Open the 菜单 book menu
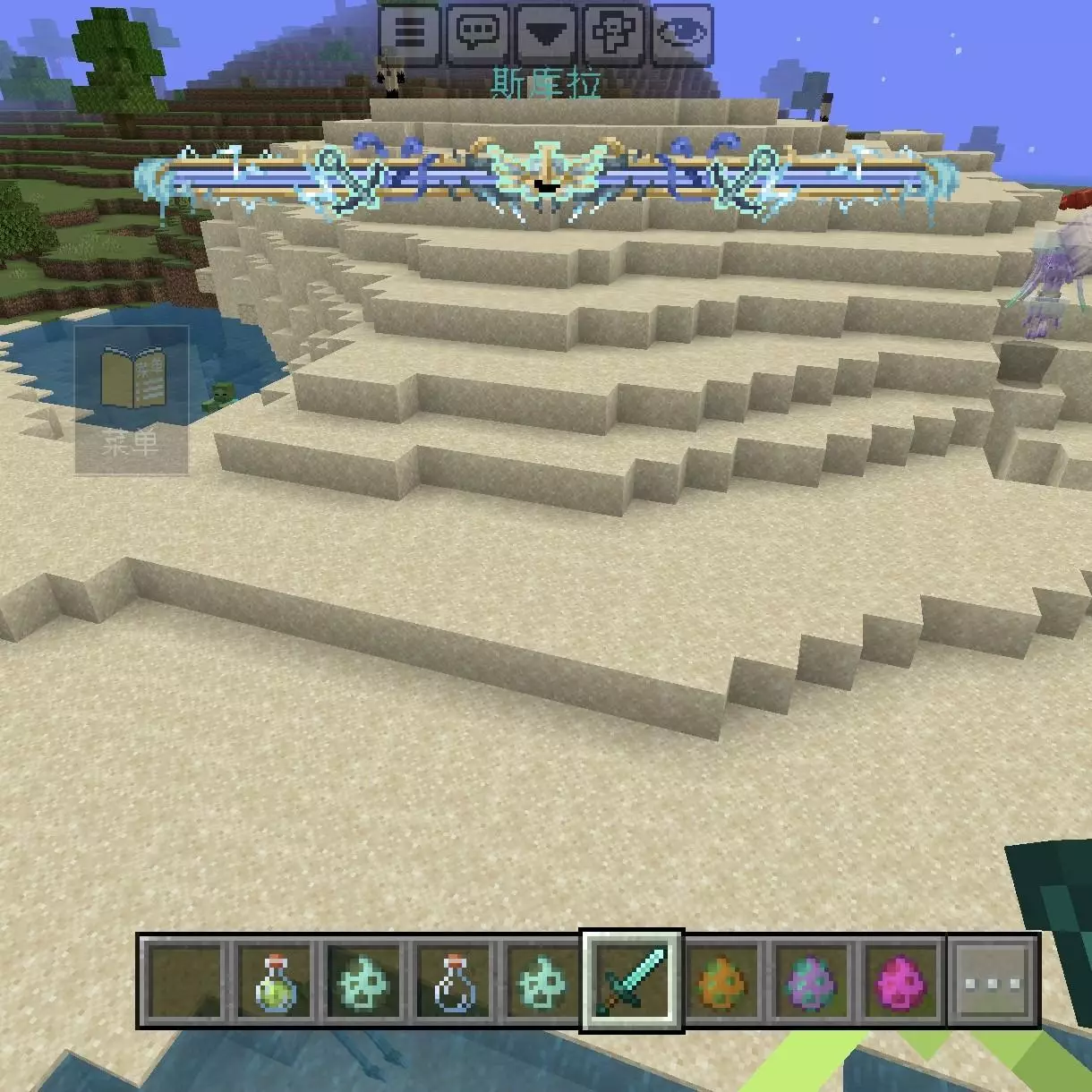 pos(132,399)
